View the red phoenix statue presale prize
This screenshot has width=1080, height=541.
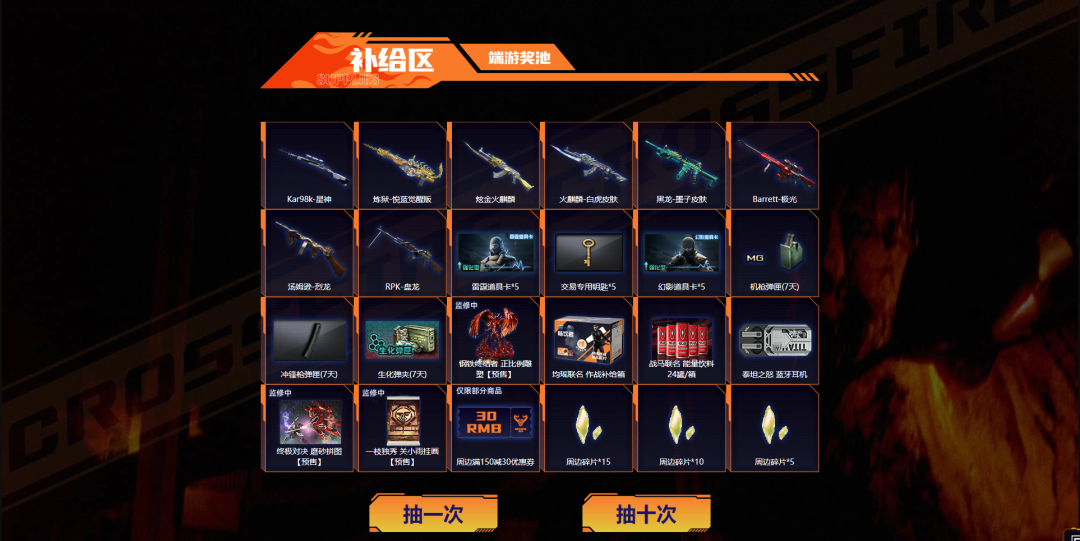[493, 340]
